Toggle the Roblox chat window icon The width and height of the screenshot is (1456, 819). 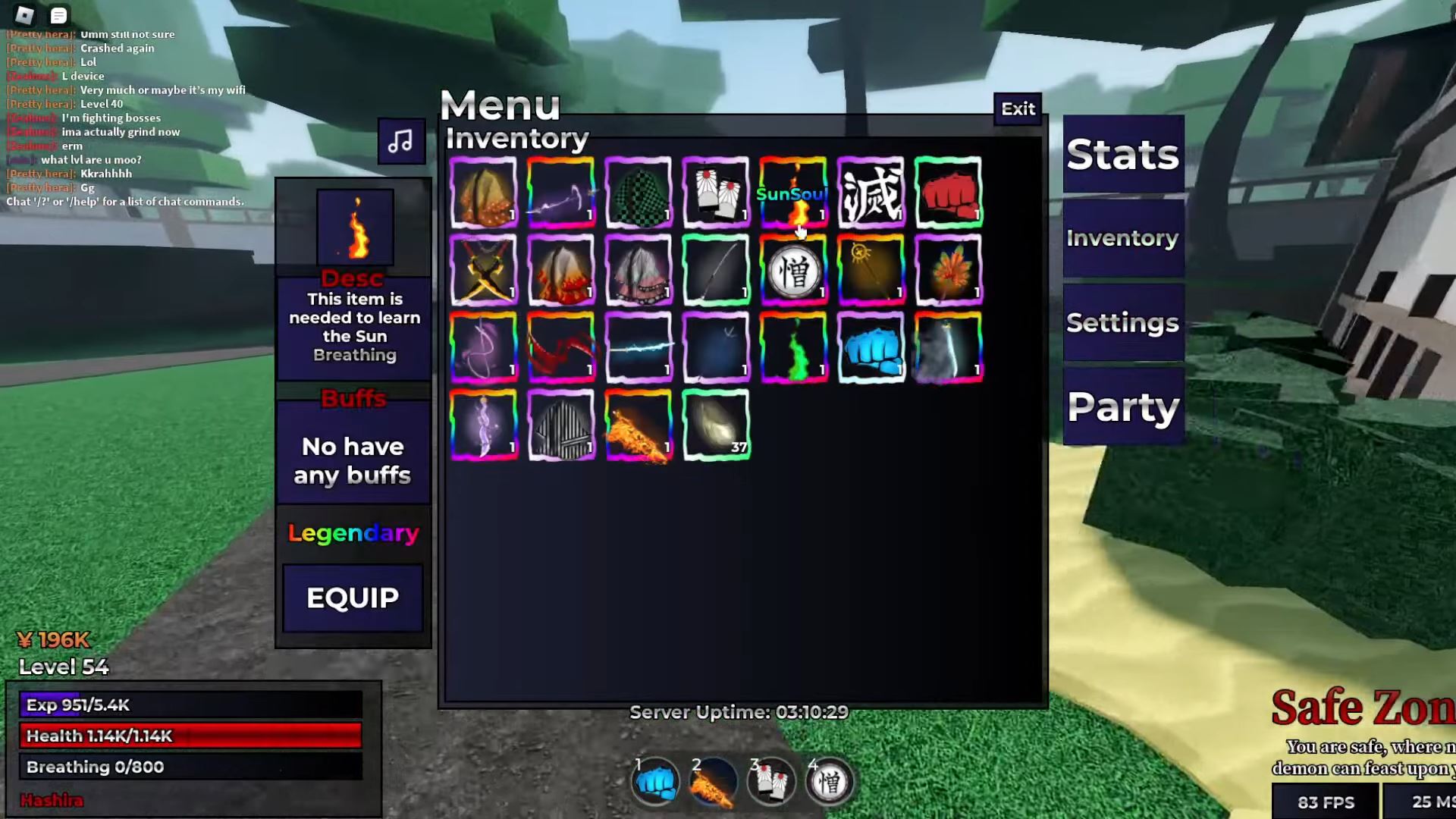coord(58,15)
